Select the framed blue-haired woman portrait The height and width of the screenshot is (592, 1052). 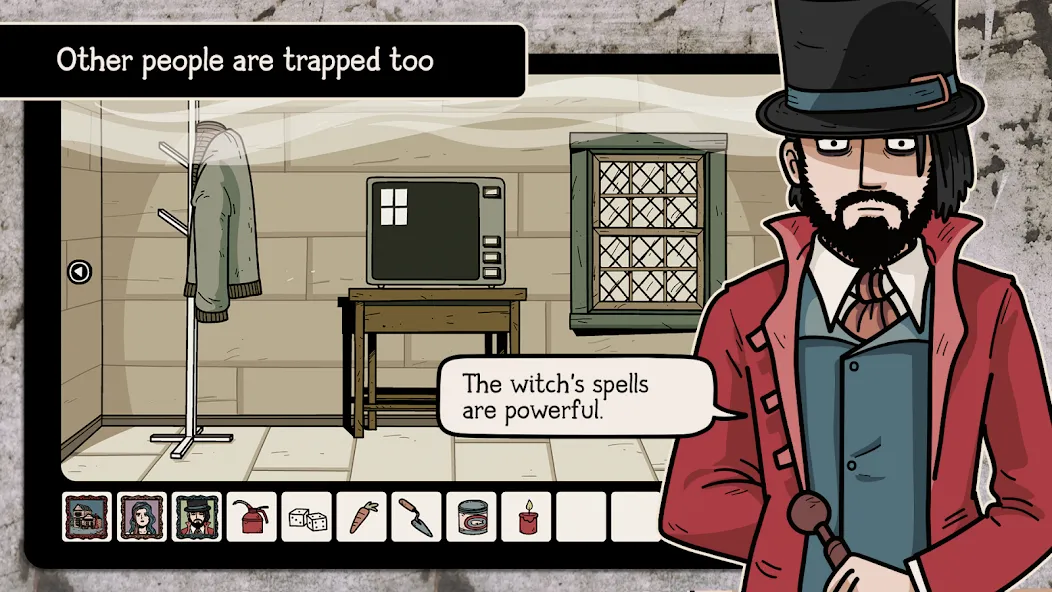[x=142, y=517]
